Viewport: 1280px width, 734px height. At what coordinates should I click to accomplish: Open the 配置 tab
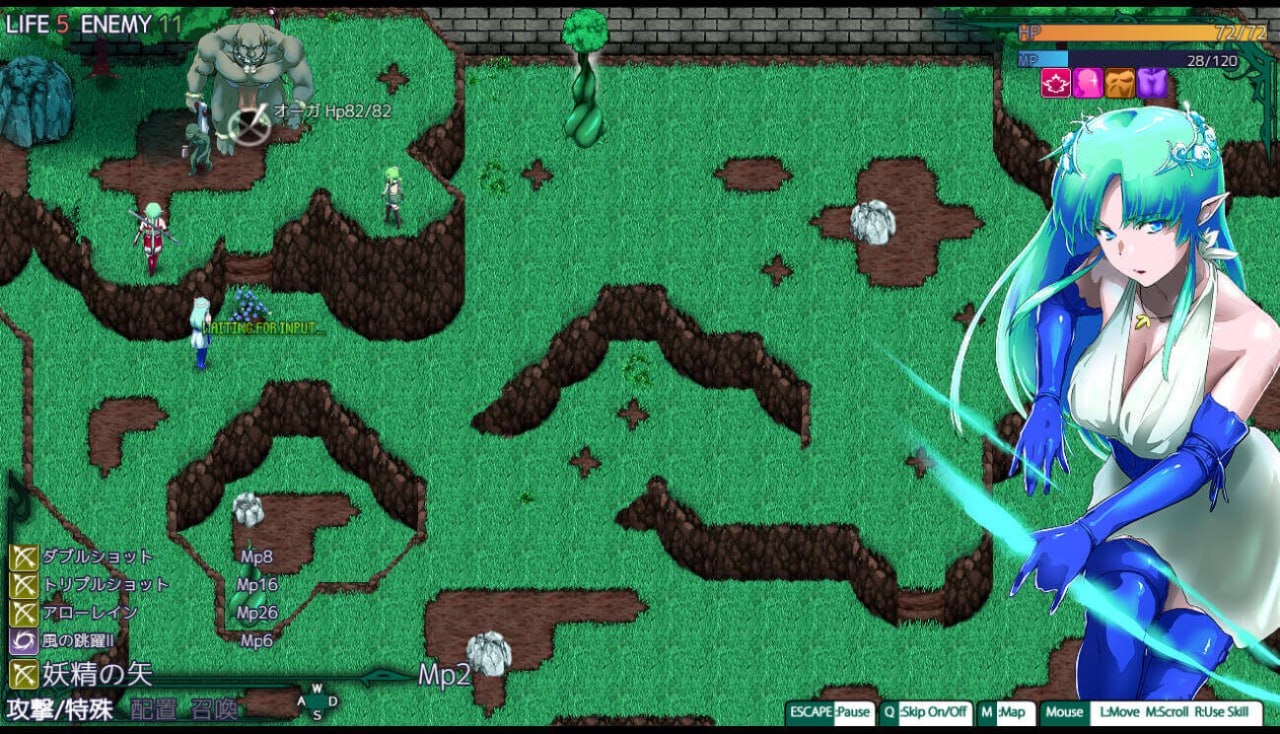click(154, 709)
